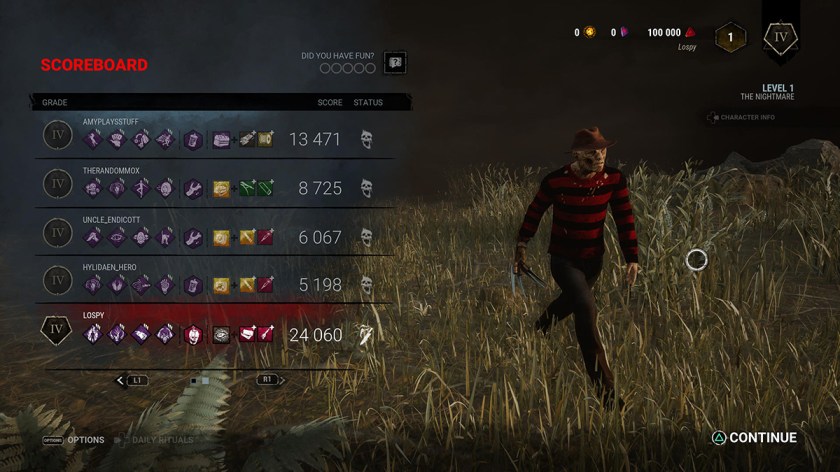
Task: Open the feedback box beside 'Did you have fun?'
Action: pos(395,63)
